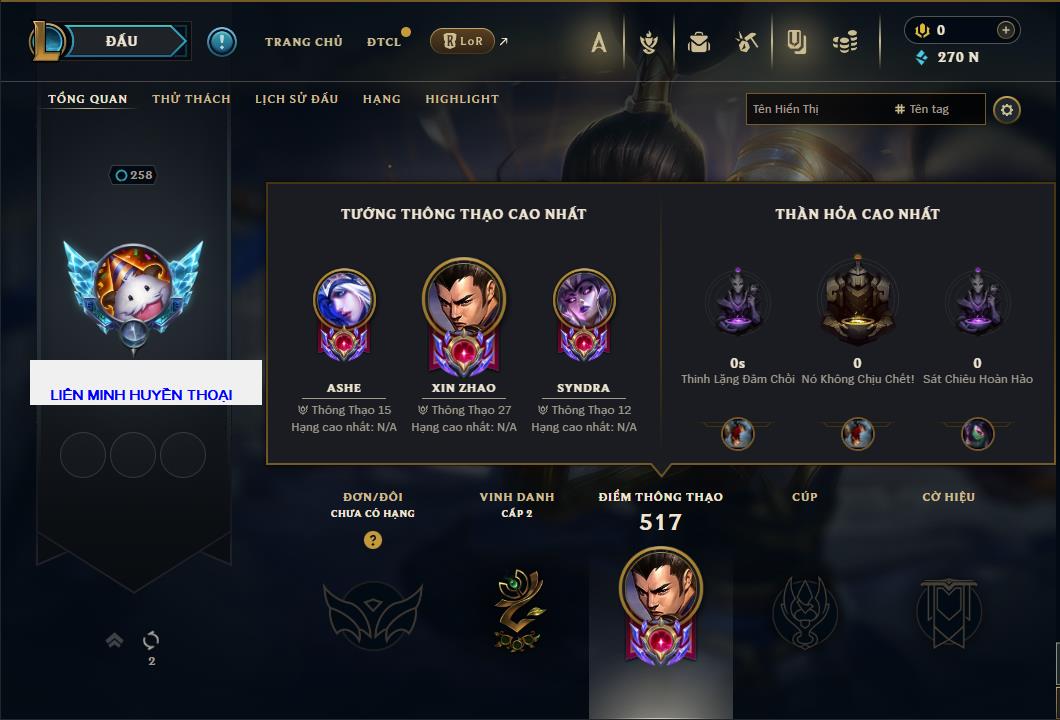The height and width of the screenshot is (720, 1060).
Task: Switch to the THỬ THÁCH tab
Action: coord(191,99)
